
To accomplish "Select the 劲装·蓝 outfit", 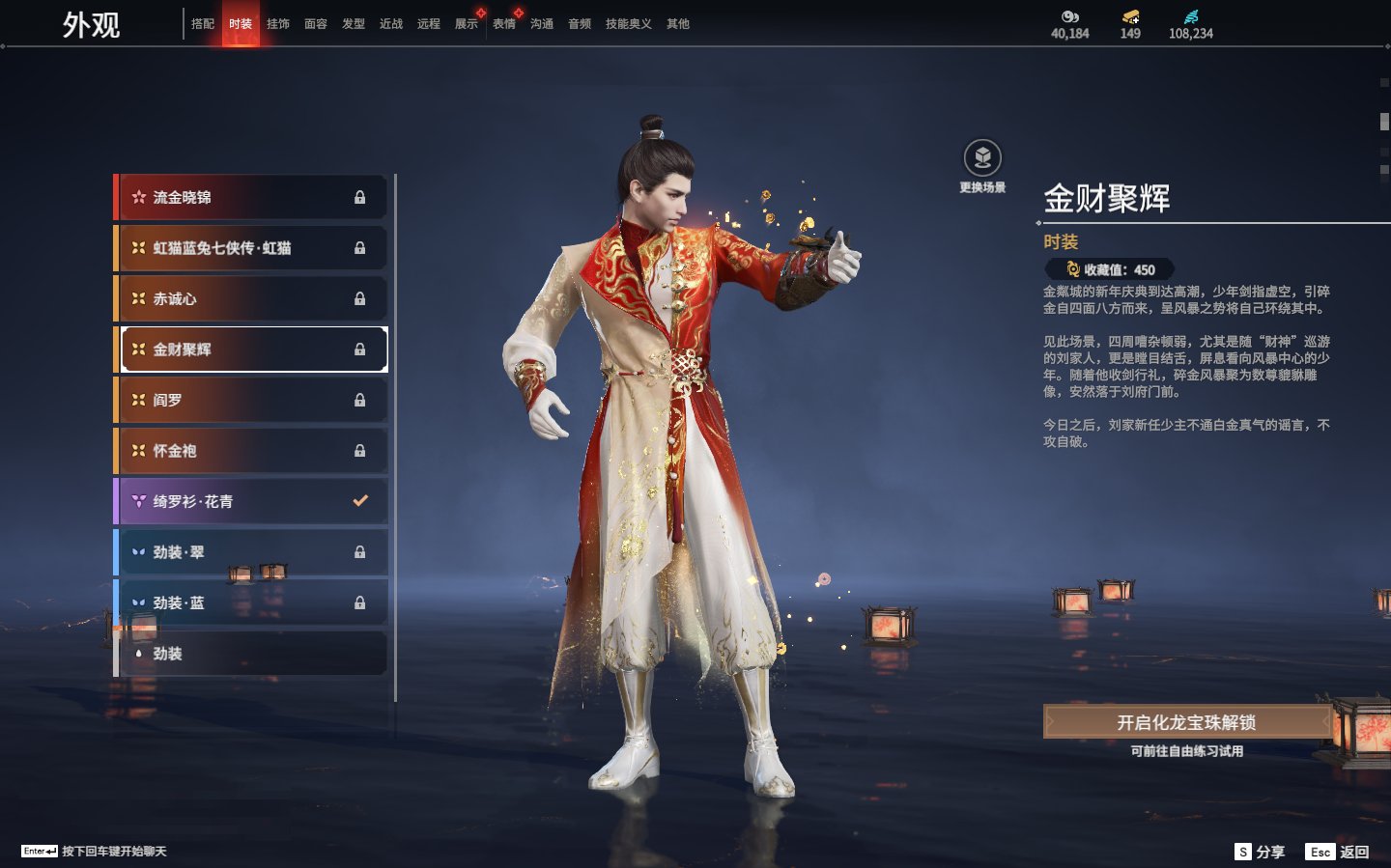I will tap(251, 602).
